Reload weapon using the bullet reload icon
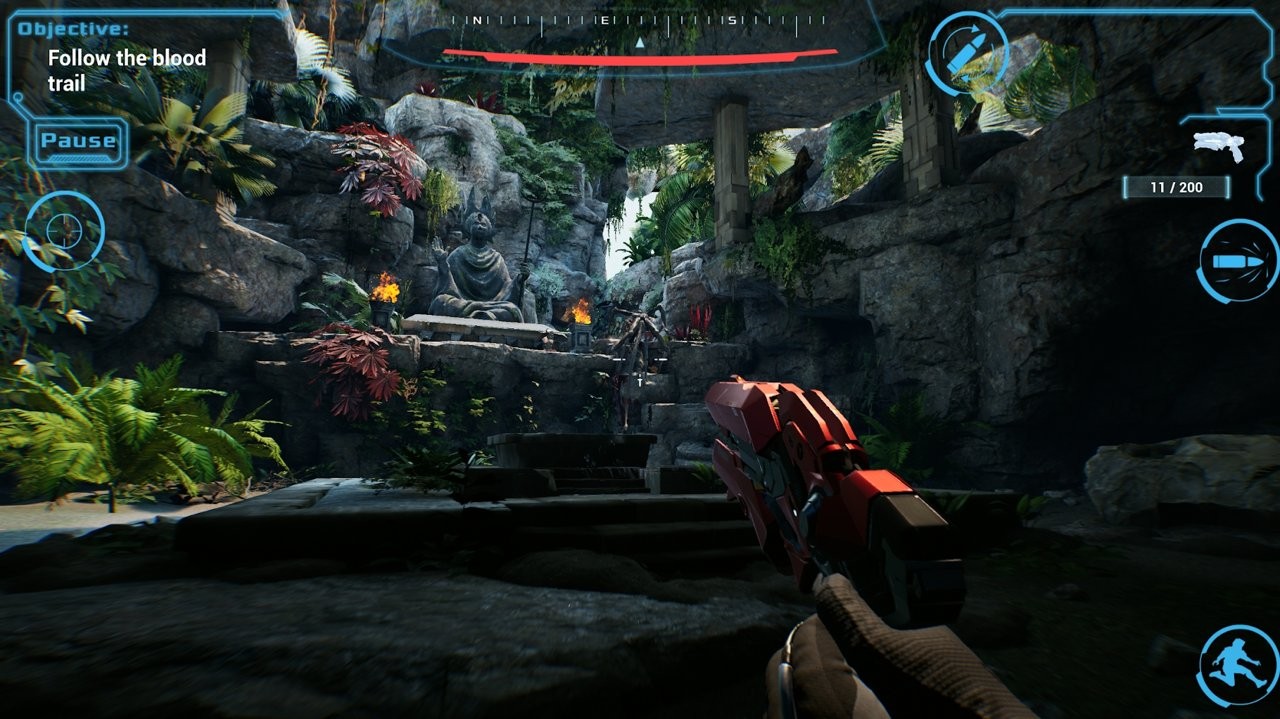The width and height of the screenshot is (1280, 719). pyautogui.click(x=967, y=54)
